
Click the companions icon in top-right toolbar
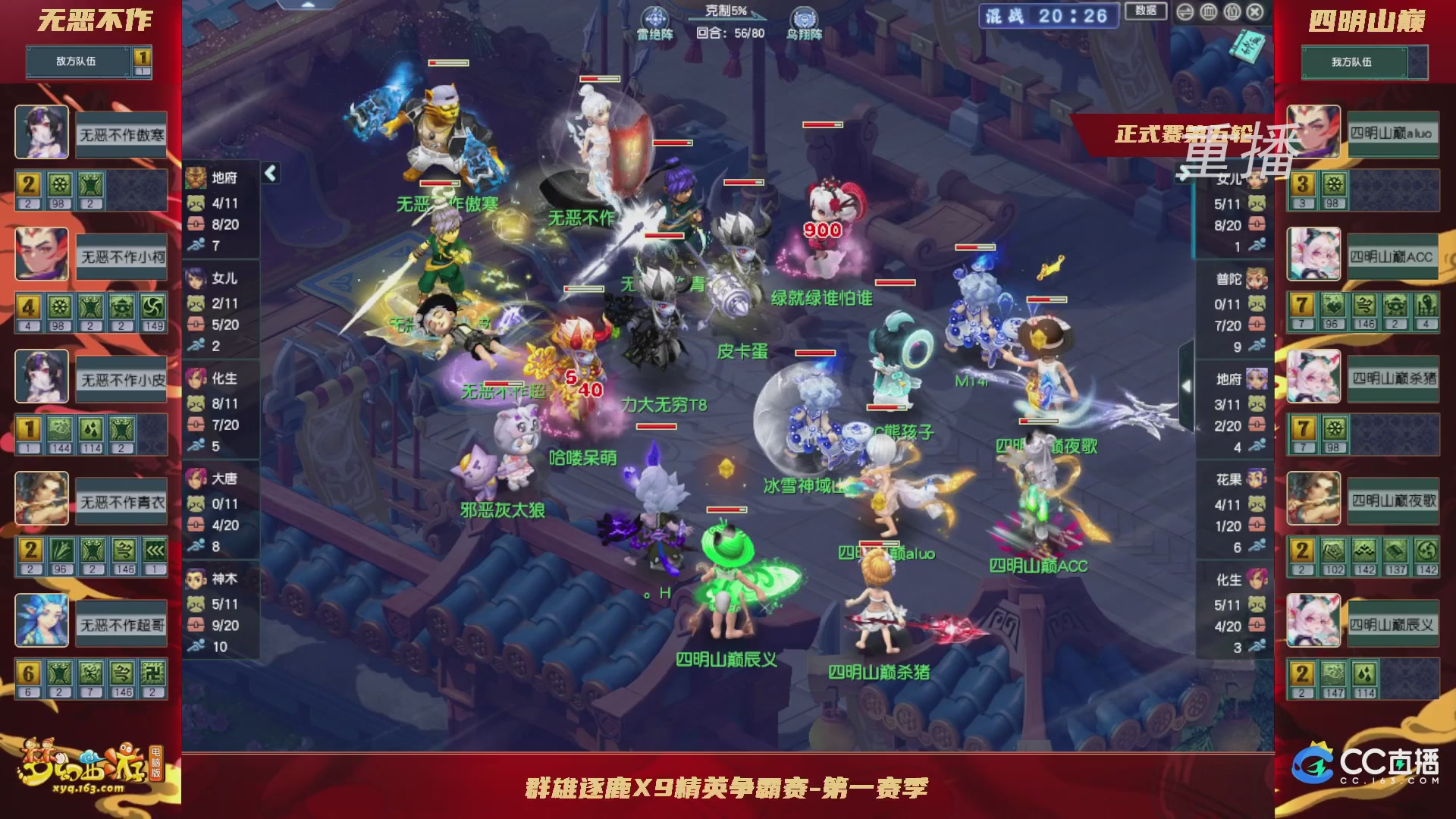coord(1232,12)
